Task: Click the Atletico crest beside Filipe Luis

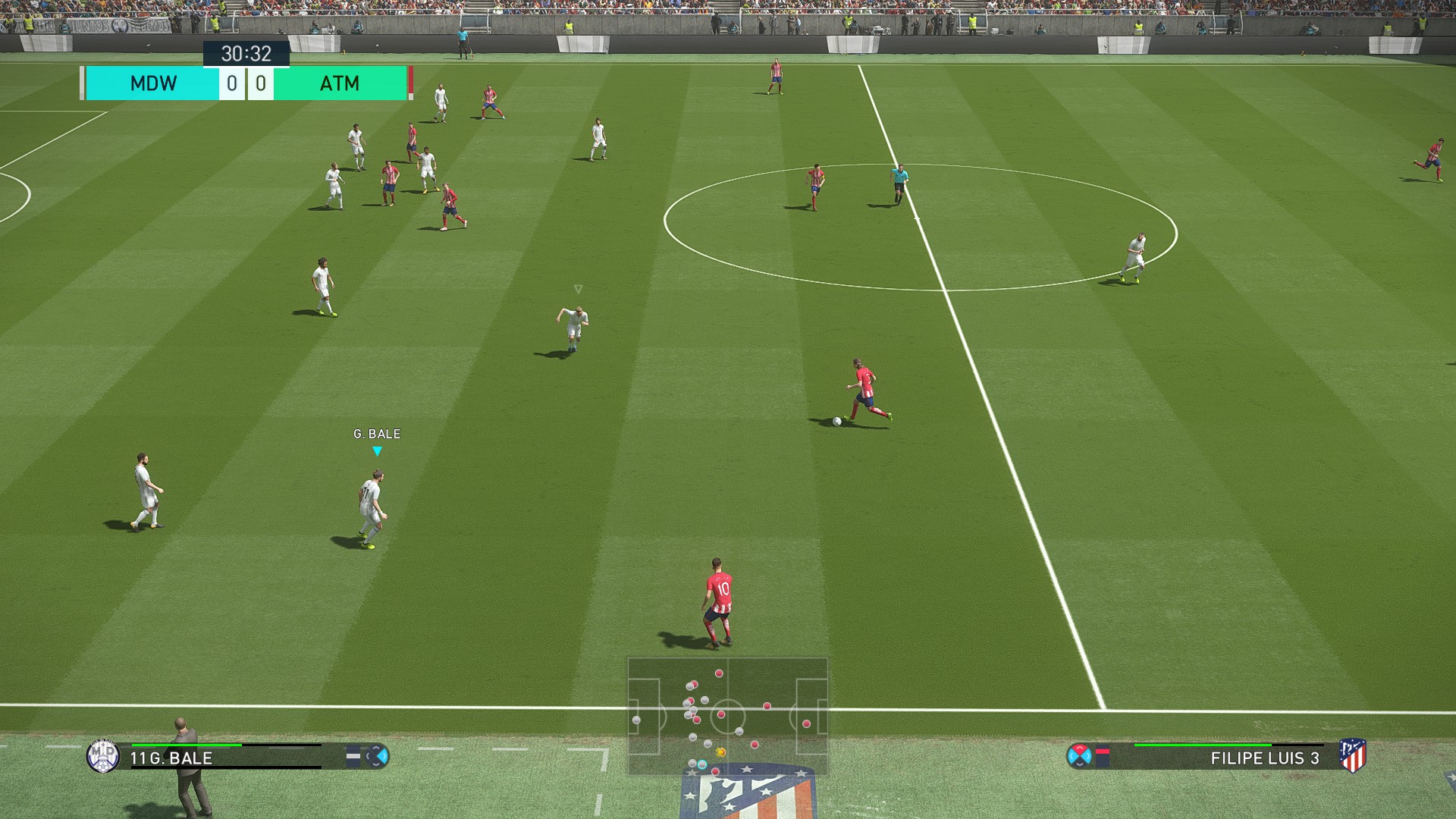Action: (x=1352, y=756)
